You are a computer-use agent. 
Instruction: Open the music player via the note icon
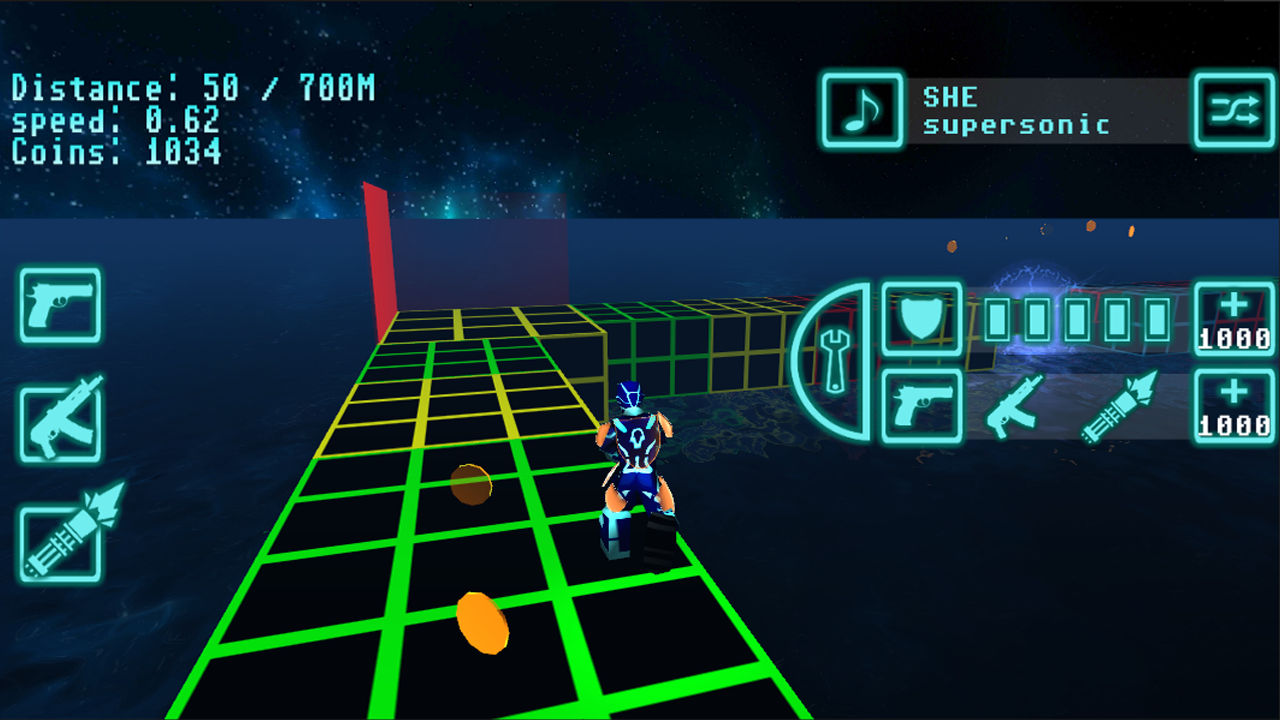(861, 111)
